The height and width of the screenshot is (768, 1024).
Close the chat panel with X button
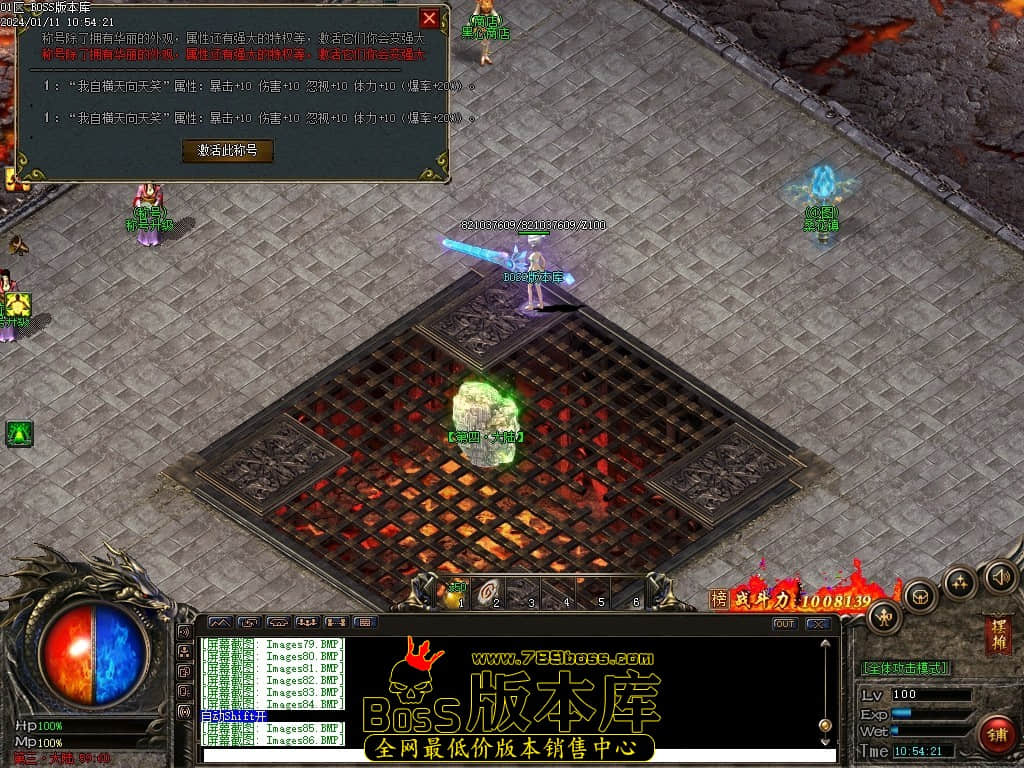(818, 623)
